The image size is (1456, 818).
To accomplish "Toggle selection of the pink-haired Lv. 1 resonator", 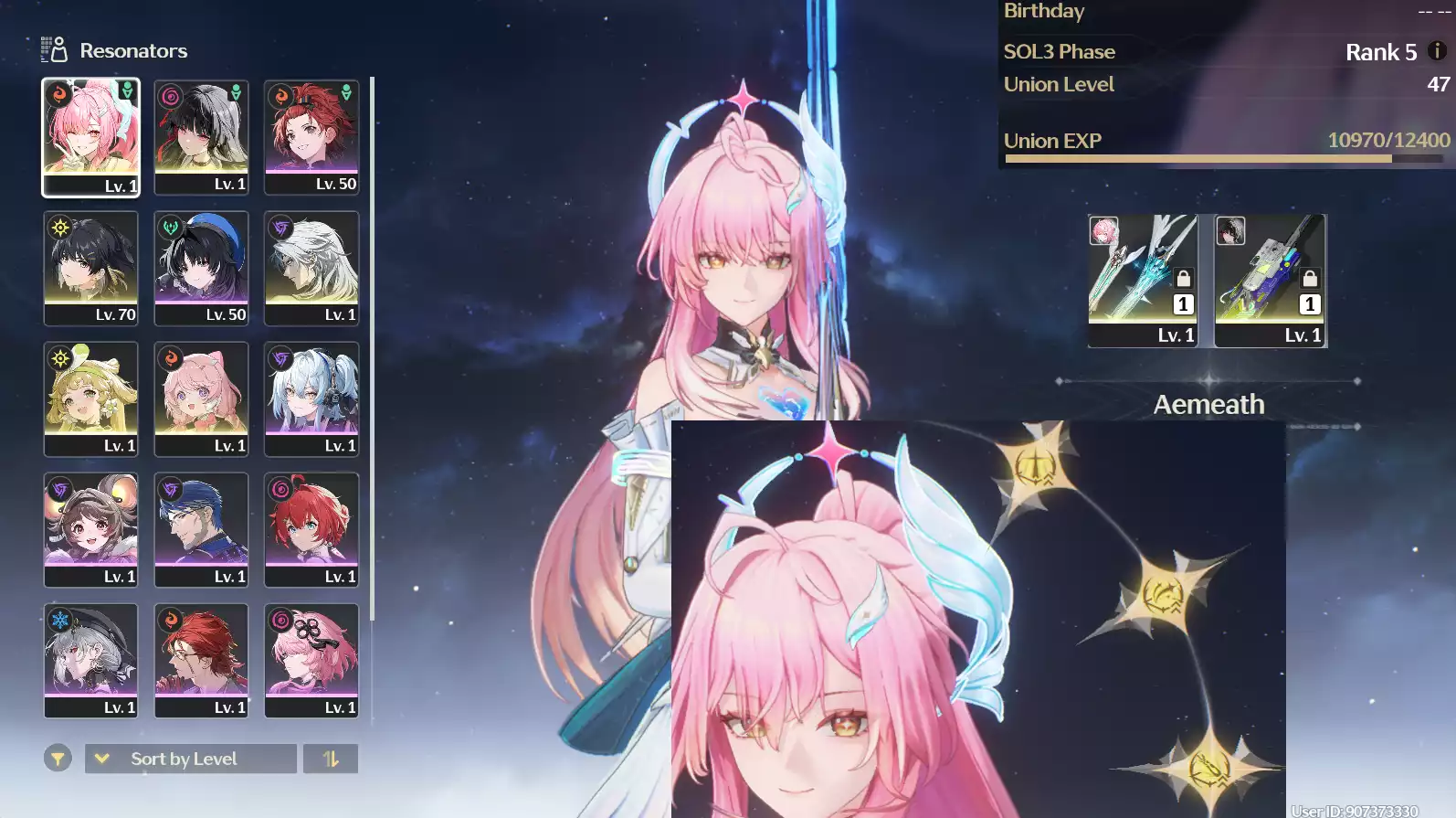I will pos(201,399).
